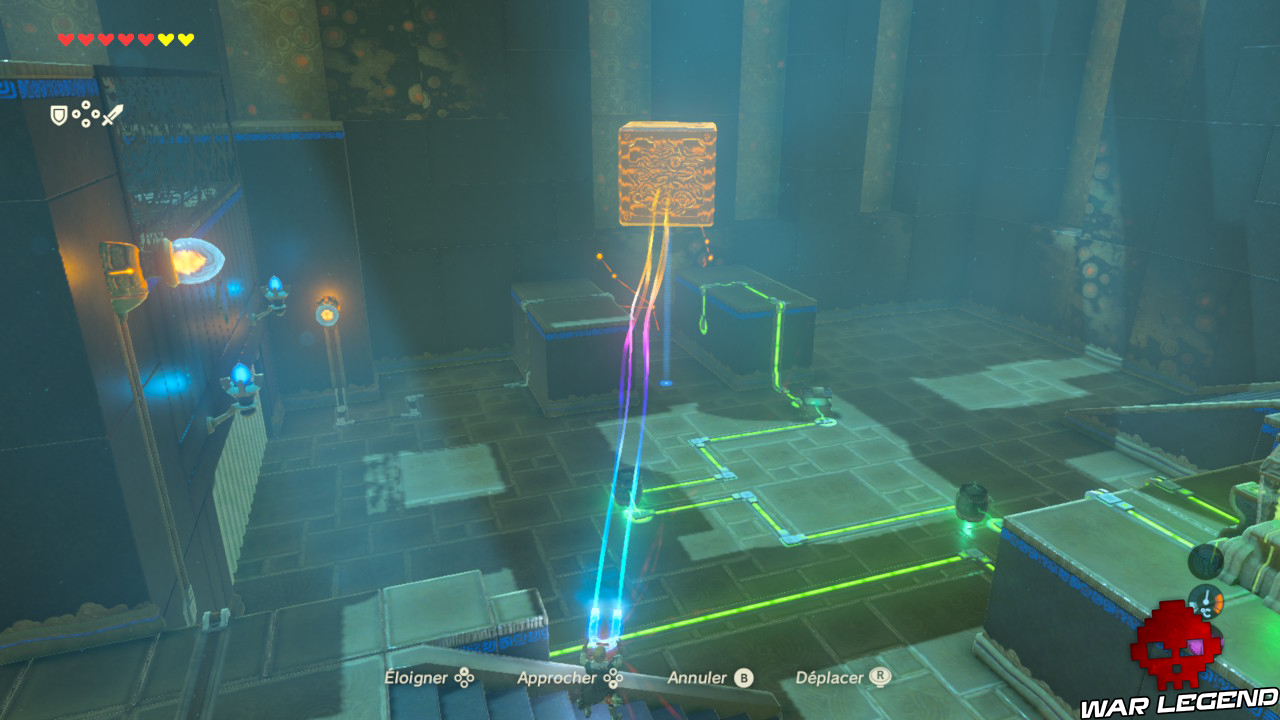Click the d-pad icon between shield and sword
The width and height of the screenshot is (1280, 720).
(86, 112)
